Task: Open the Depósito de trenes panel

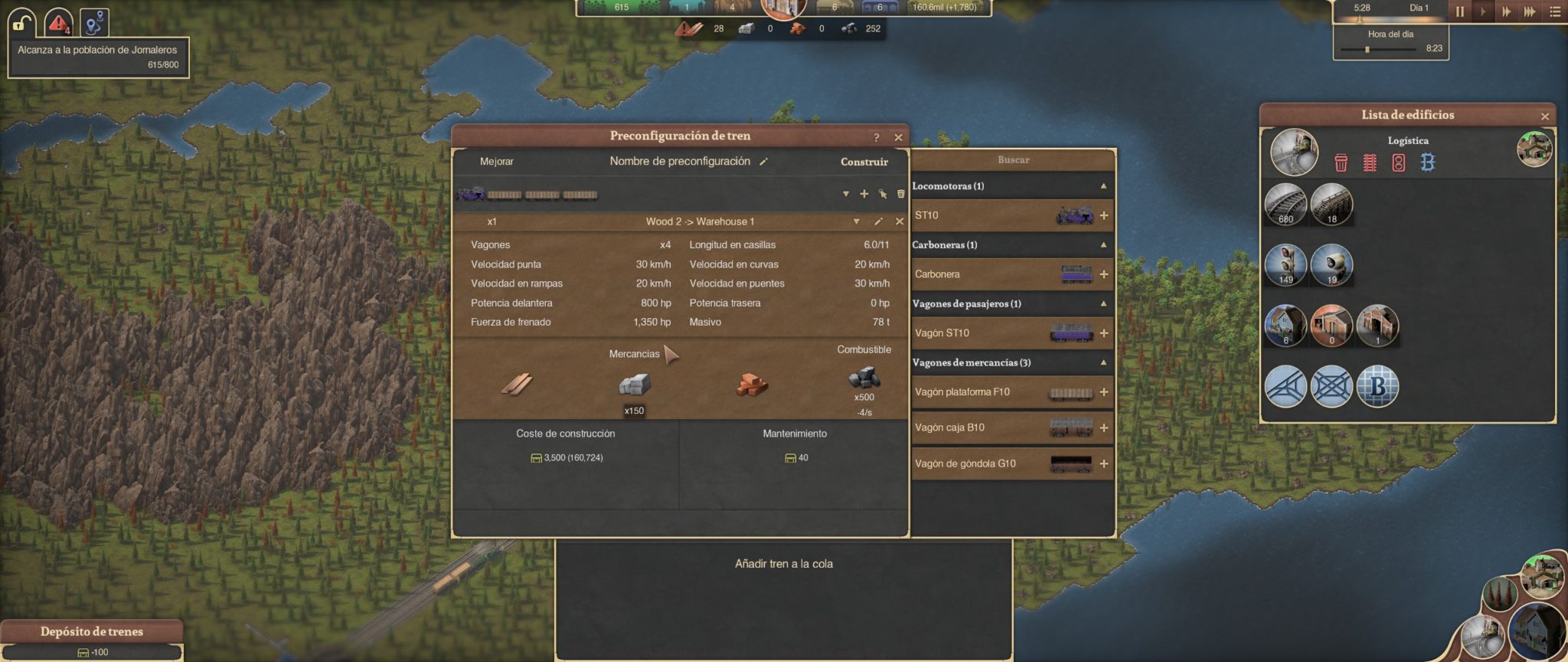Action: click(92, 631)
